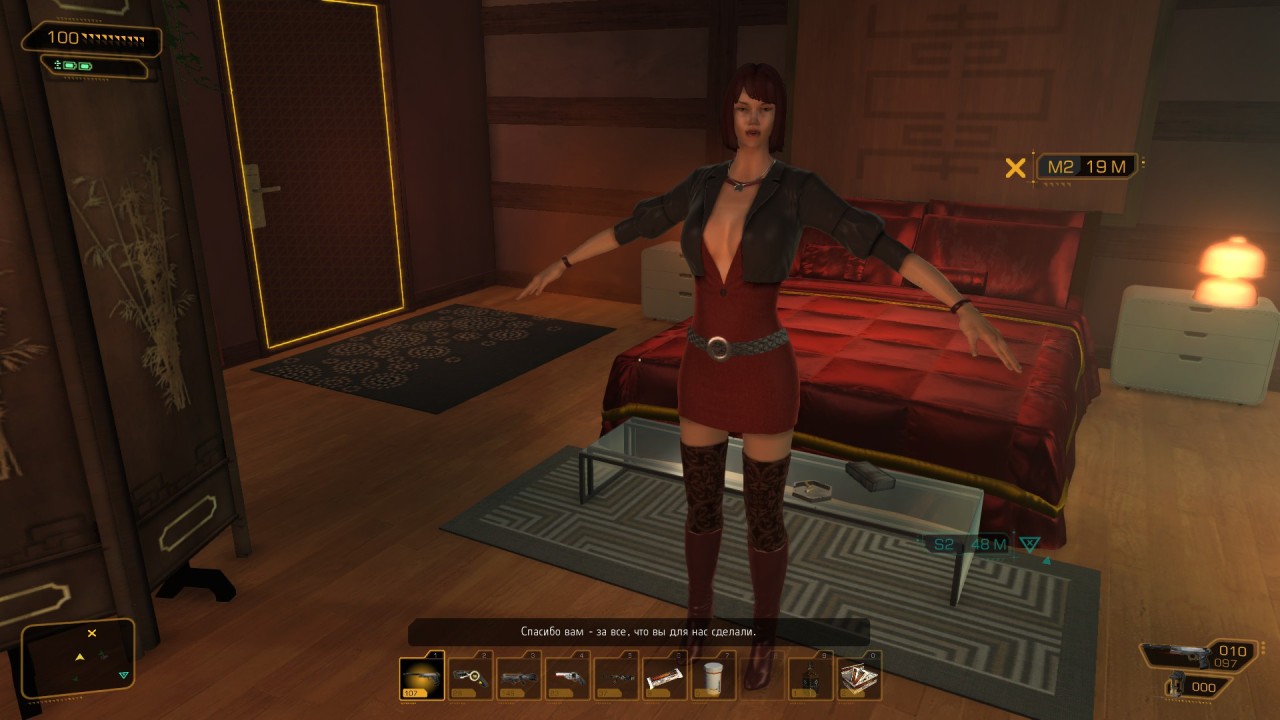1280x720 pixels.
Task: Pick the boxed item in slot 0
Action: point(858,678)
